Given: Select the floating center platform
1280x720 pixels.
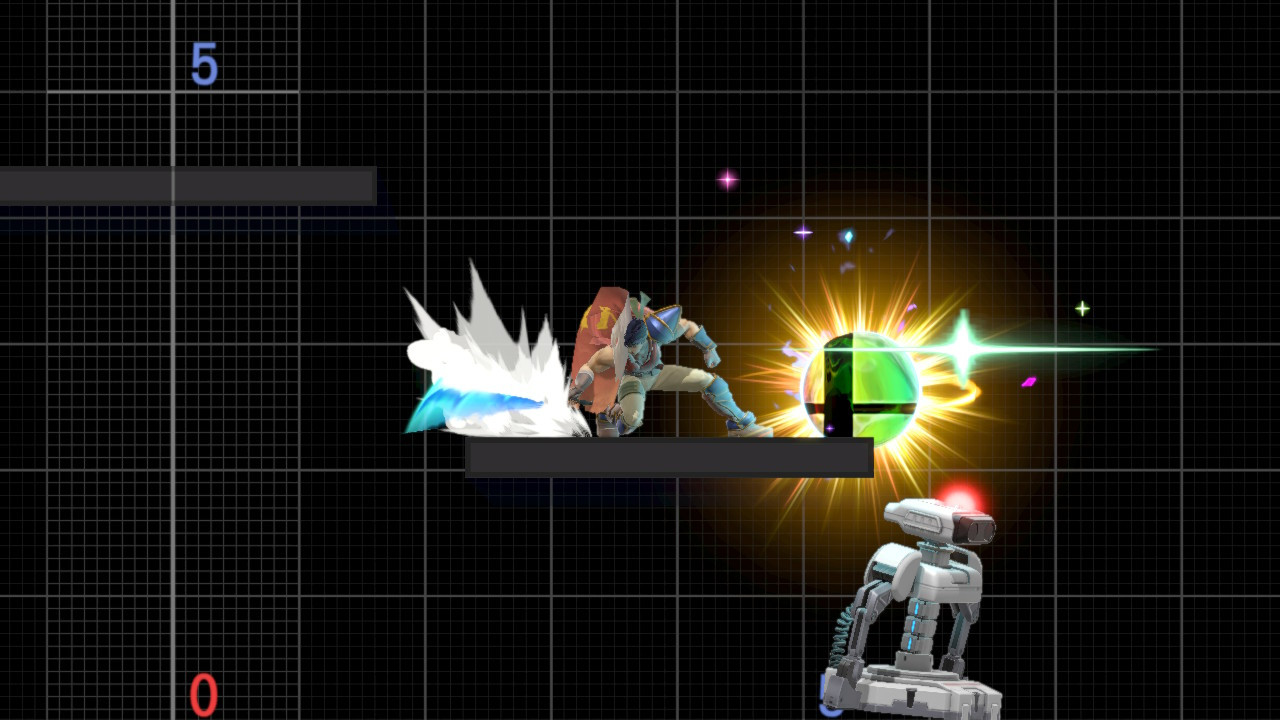Looking at the screenshot, I should click(668, 460).
